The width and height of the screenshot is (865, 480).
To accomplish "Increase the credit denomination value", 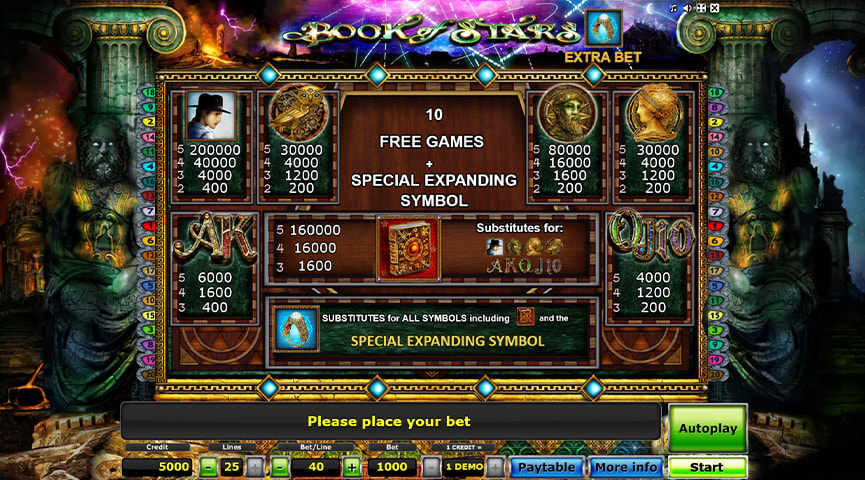I will click(495, 467).
